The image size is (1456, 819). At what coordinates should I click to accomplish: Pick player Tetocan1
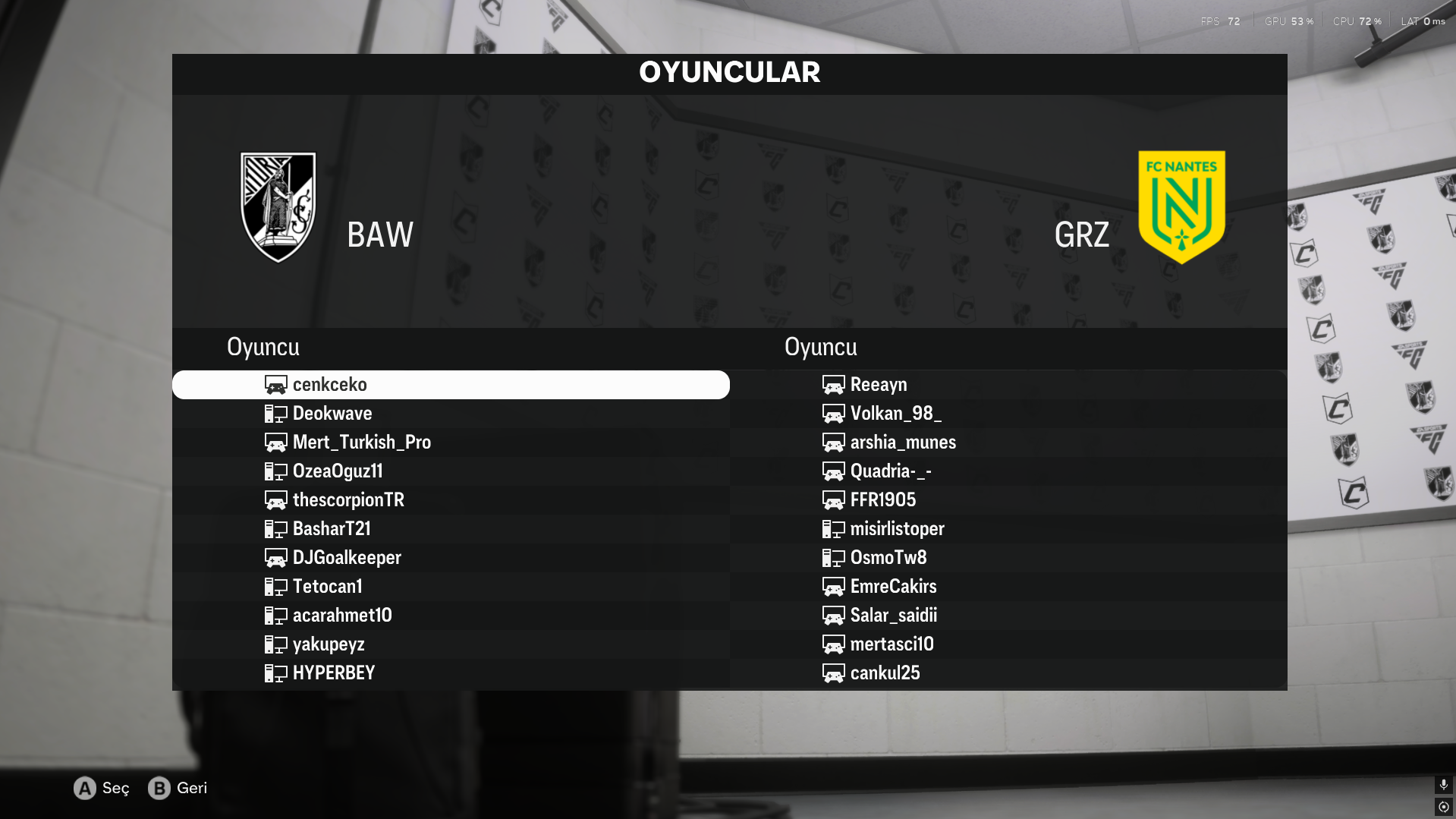(x=327, y=587)
